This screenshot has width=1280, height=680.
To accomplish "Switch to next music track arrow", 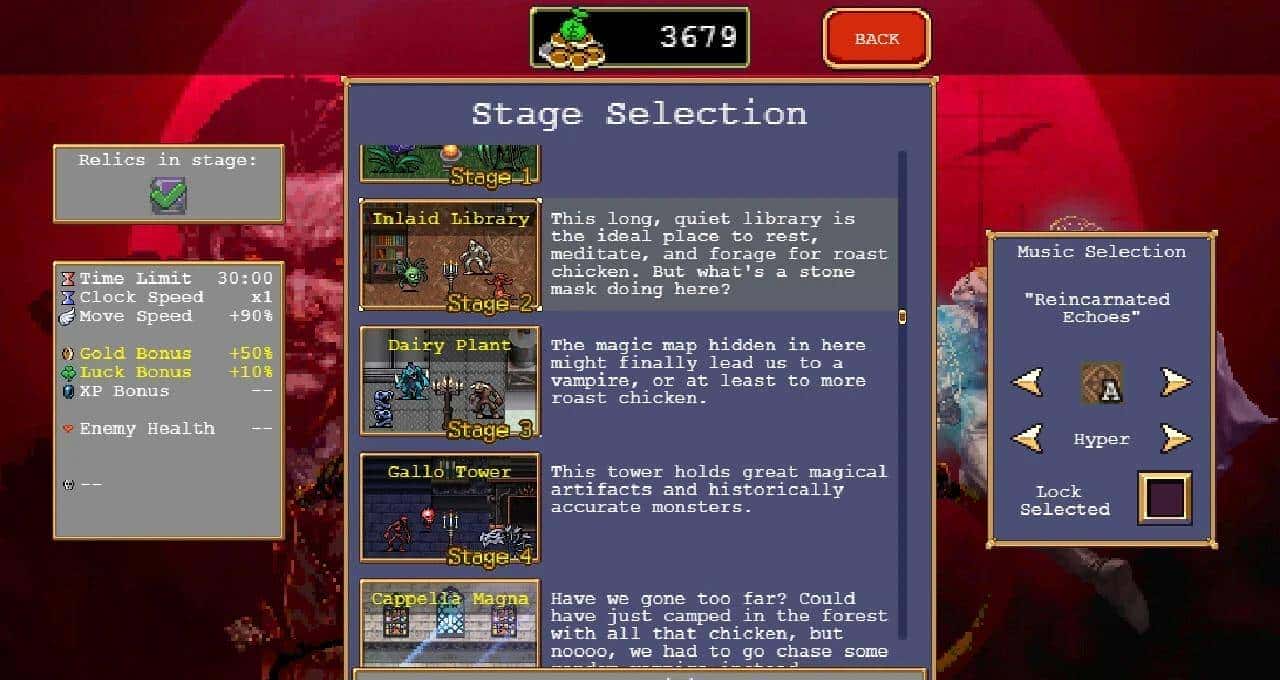I will (x=1175, y=382).
